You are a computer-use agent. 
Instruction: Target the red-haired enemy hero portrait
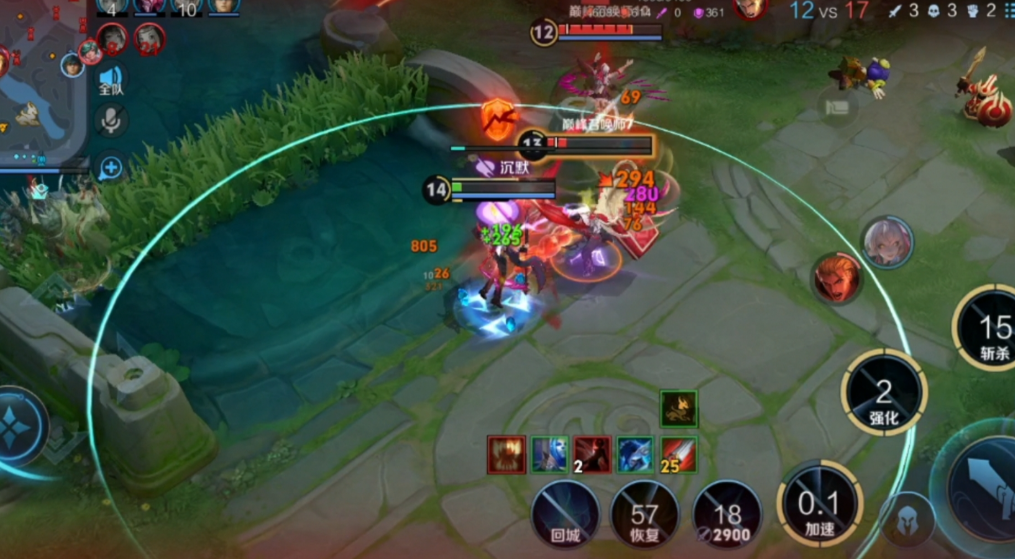(x=837, y=278)
